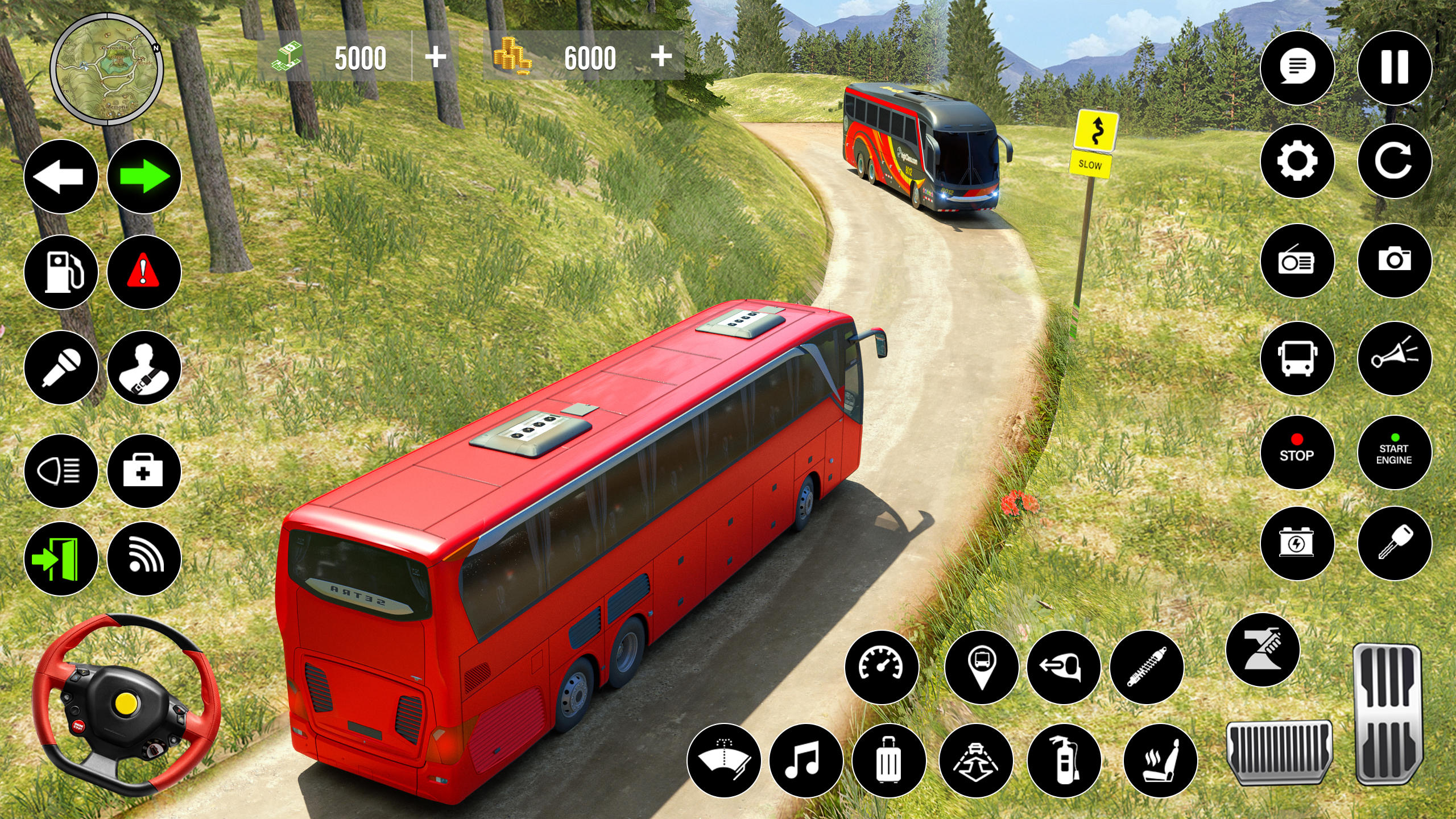This screenshot has height=819, width=1456.
Task: Toggle the headlights
Action: coord(61,471)
